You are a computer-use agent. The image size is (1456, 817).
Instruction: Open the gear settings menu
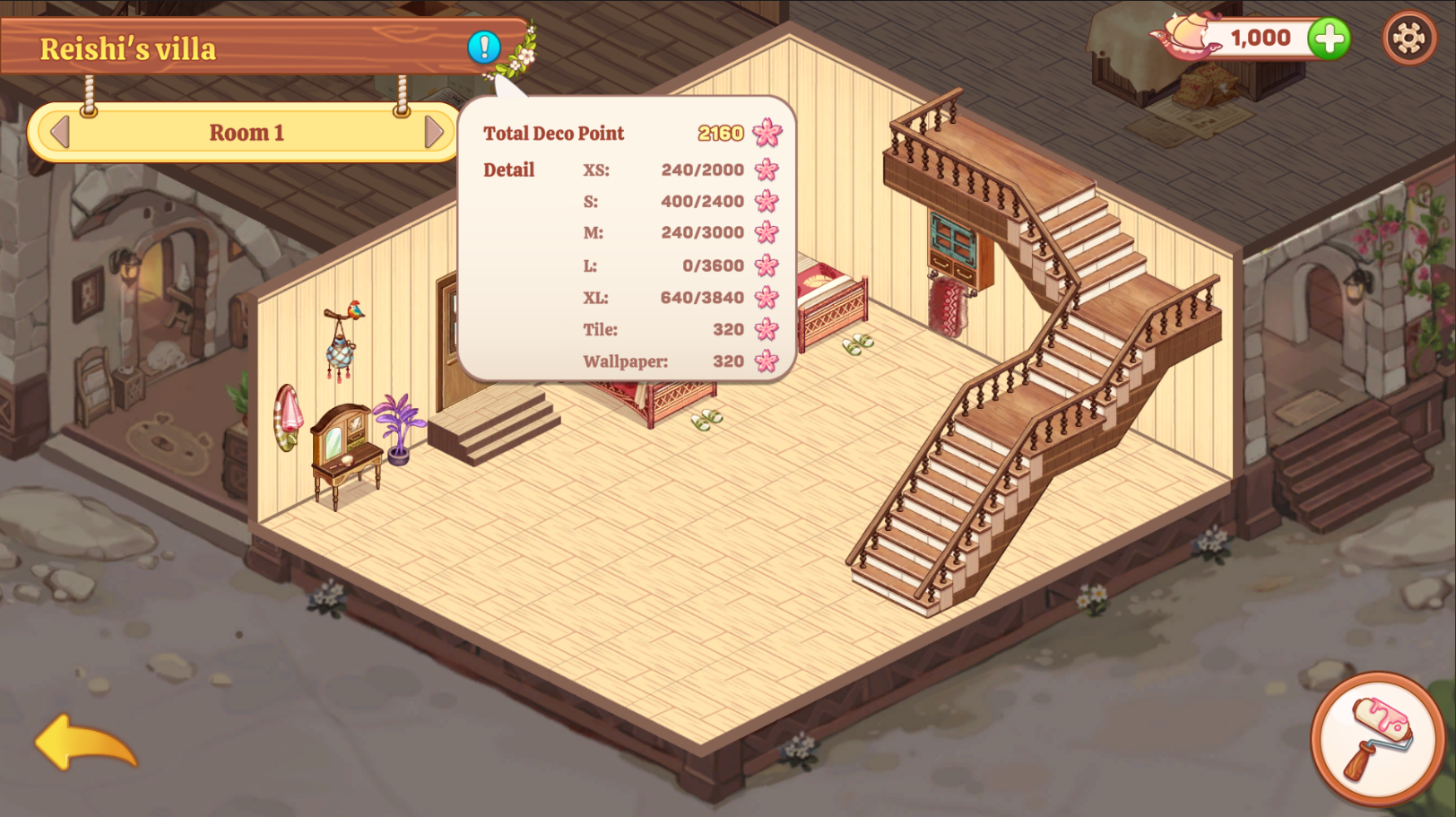1408,38
